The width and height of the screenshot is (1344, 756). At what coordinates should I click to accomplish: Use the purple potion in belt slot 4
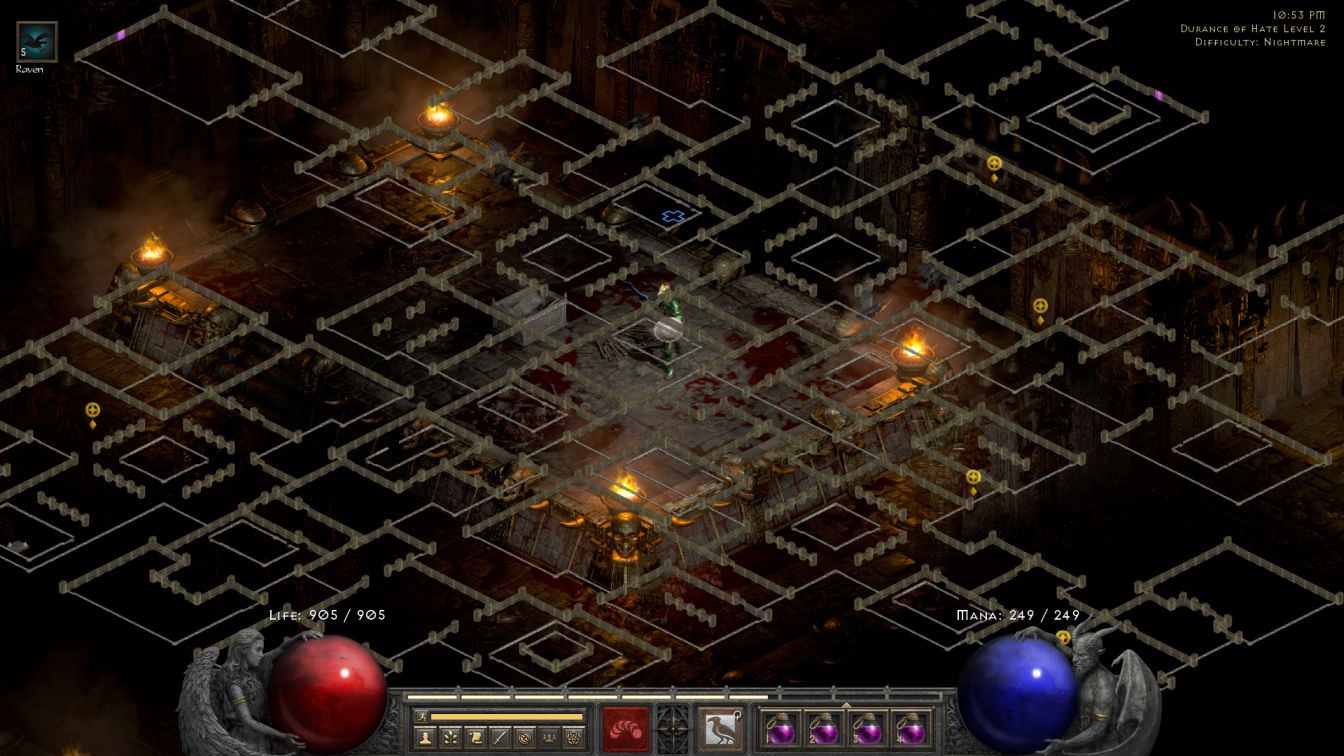[x=911, y=728]
